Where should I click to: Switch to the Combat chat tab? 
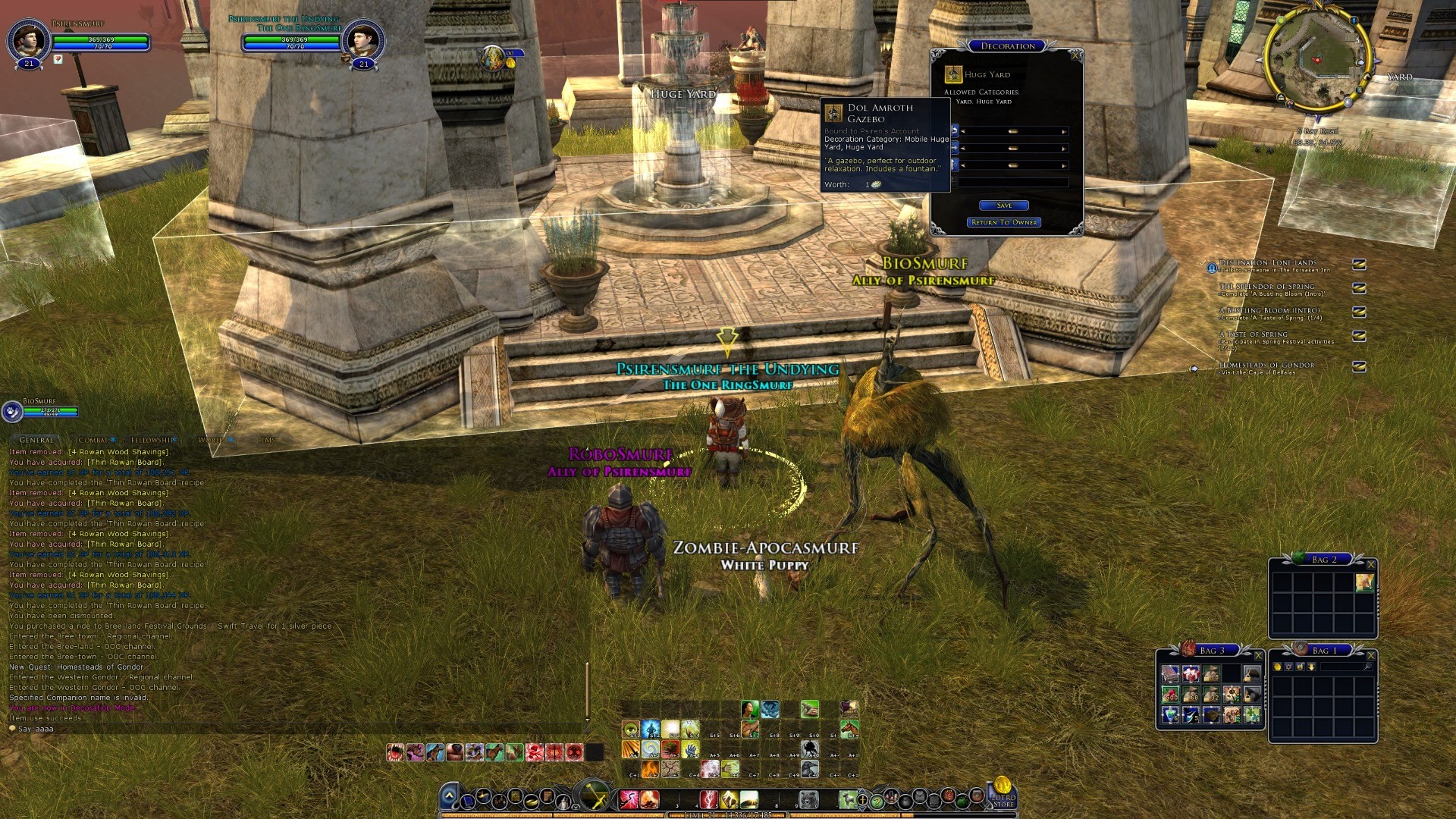coord(94,440)
